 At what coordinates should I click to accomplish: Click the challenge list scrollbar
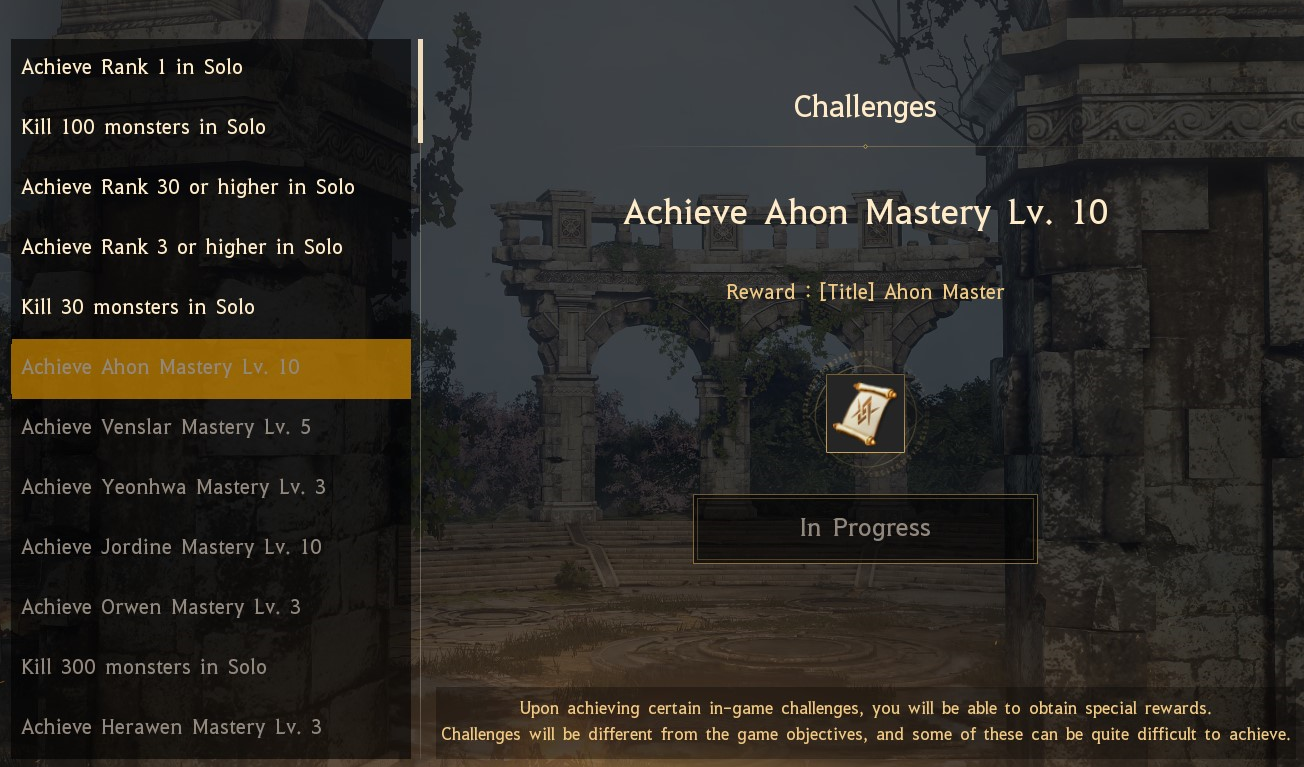tap(420, 92)
